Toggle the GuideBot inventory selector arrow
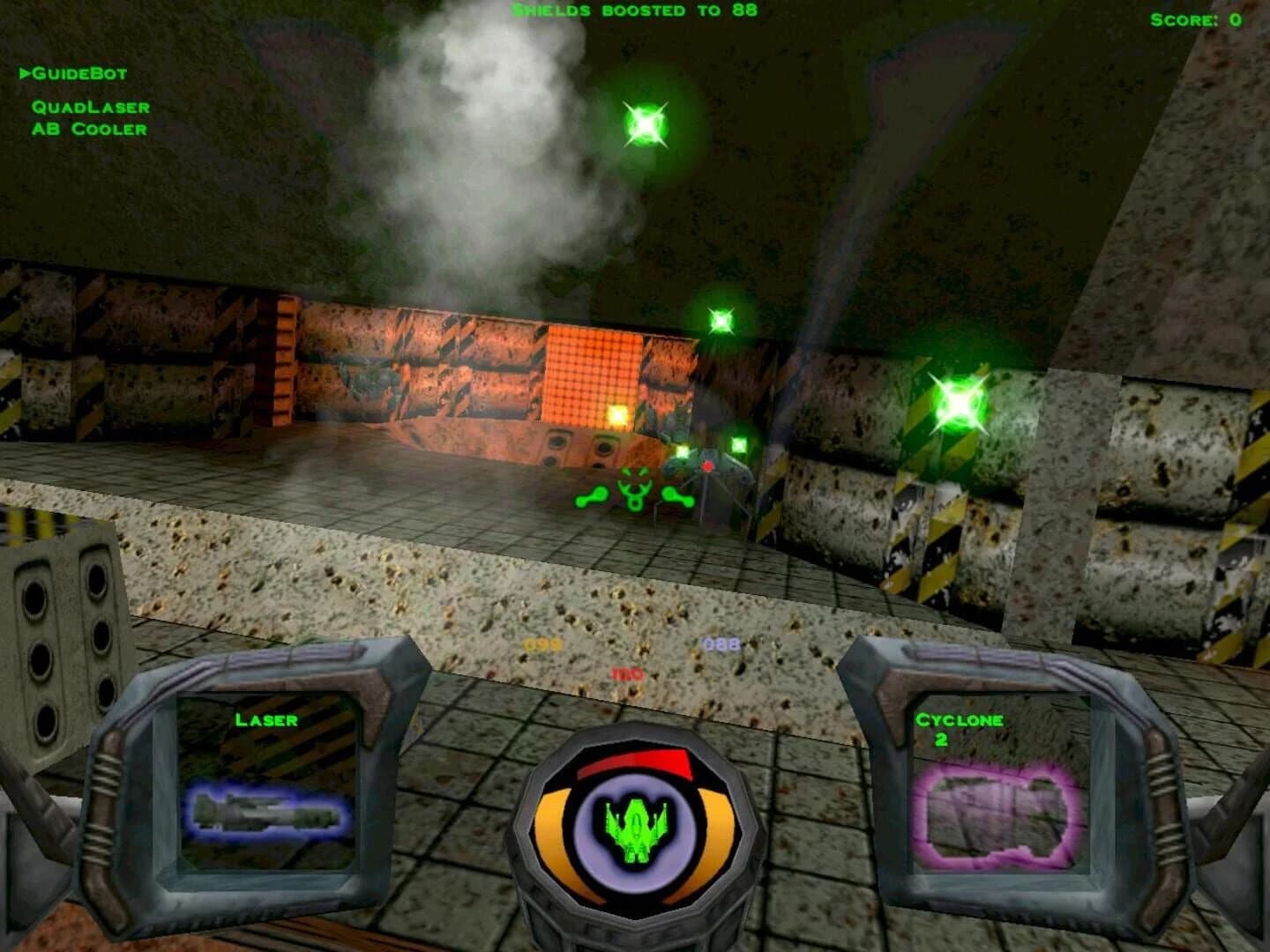1270x952 pixels. [x=26, y=73]
